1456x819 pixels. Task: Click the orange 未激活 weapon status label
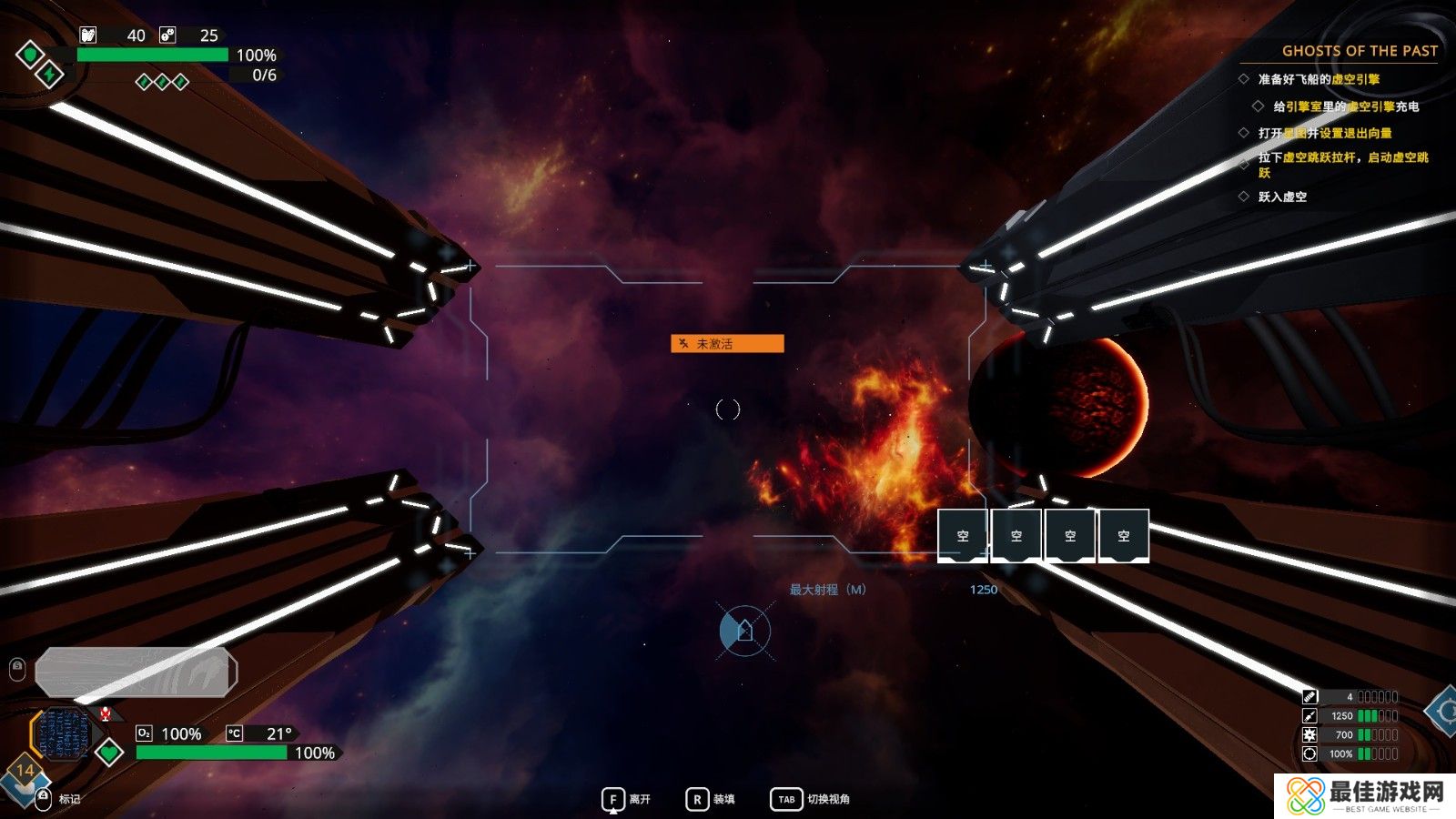click(727, 343)
